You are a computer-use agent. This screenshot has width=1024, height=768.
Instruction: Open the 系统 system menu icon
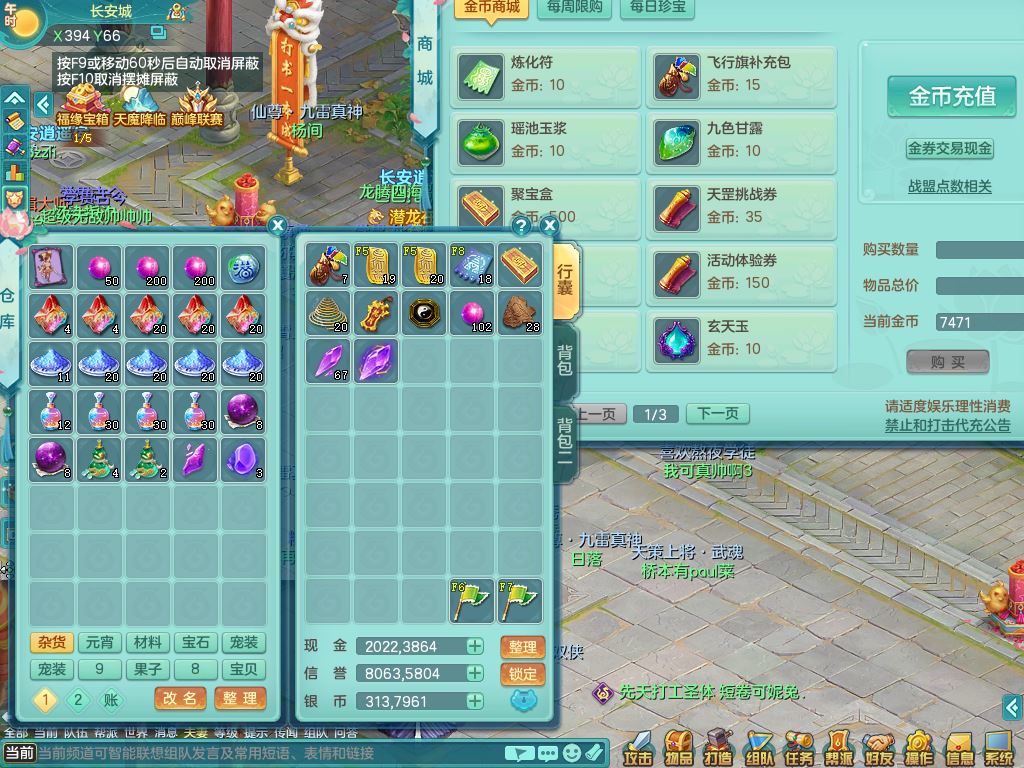(x=998, y=747)
